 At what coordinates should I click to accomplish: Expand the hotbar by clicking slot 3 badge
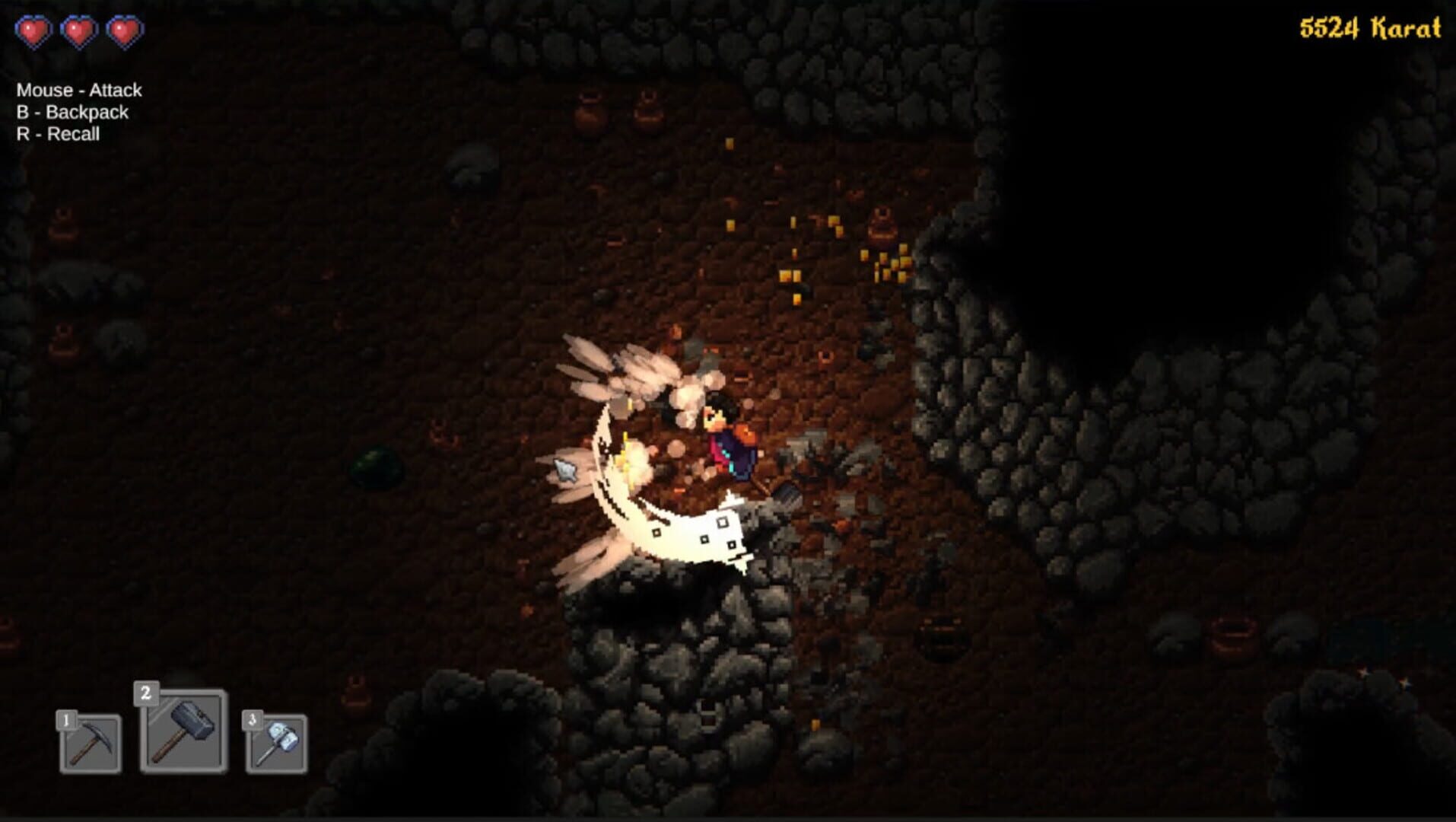[x=253, y=719]
